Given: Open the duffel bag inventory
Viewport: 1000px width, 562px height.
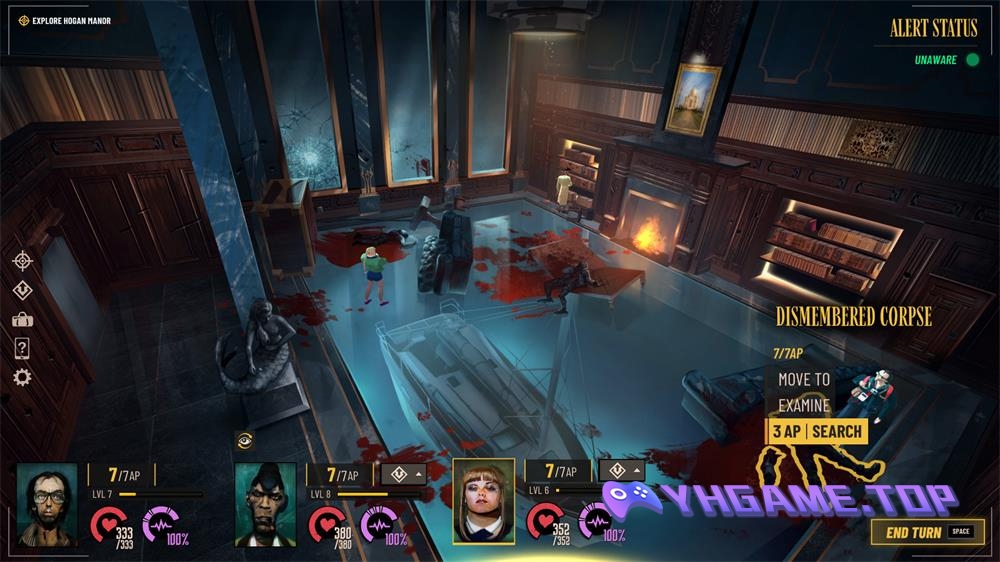Looking at the screenshot, I should coord(22,319).
